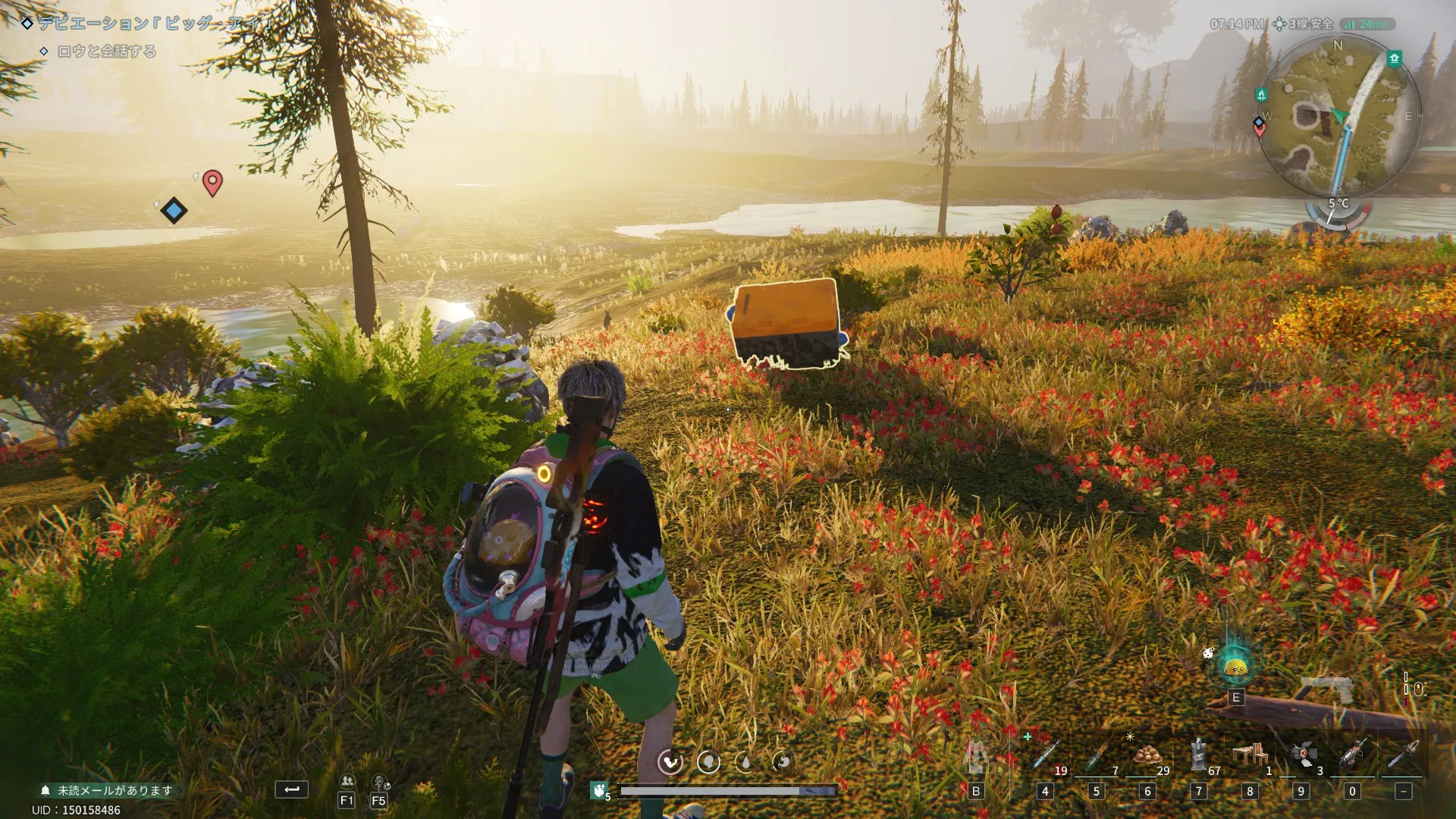Viewport: 1456px width, 819px height.
Task: Equip the chainsaw in the last hotbar slot
Action: click(x=1403, y=755)
